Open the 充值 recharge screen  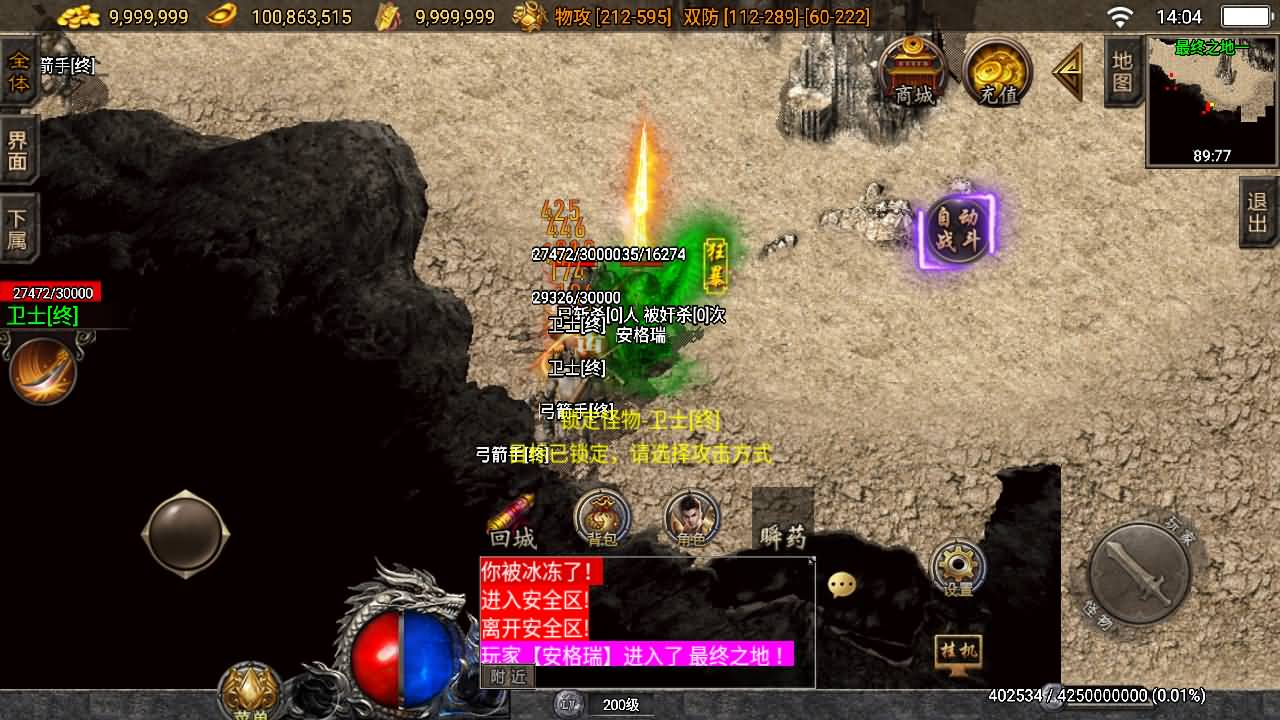(997, 72)
